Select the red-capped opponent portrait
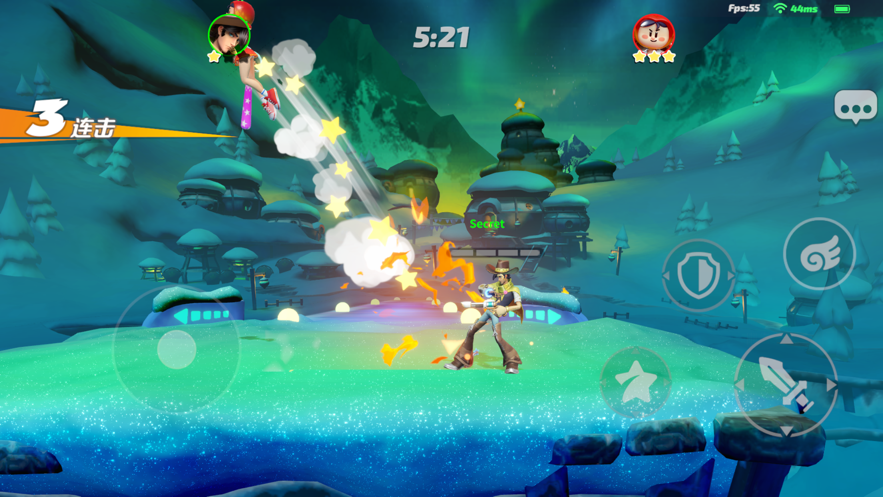 tap(653, 35)
